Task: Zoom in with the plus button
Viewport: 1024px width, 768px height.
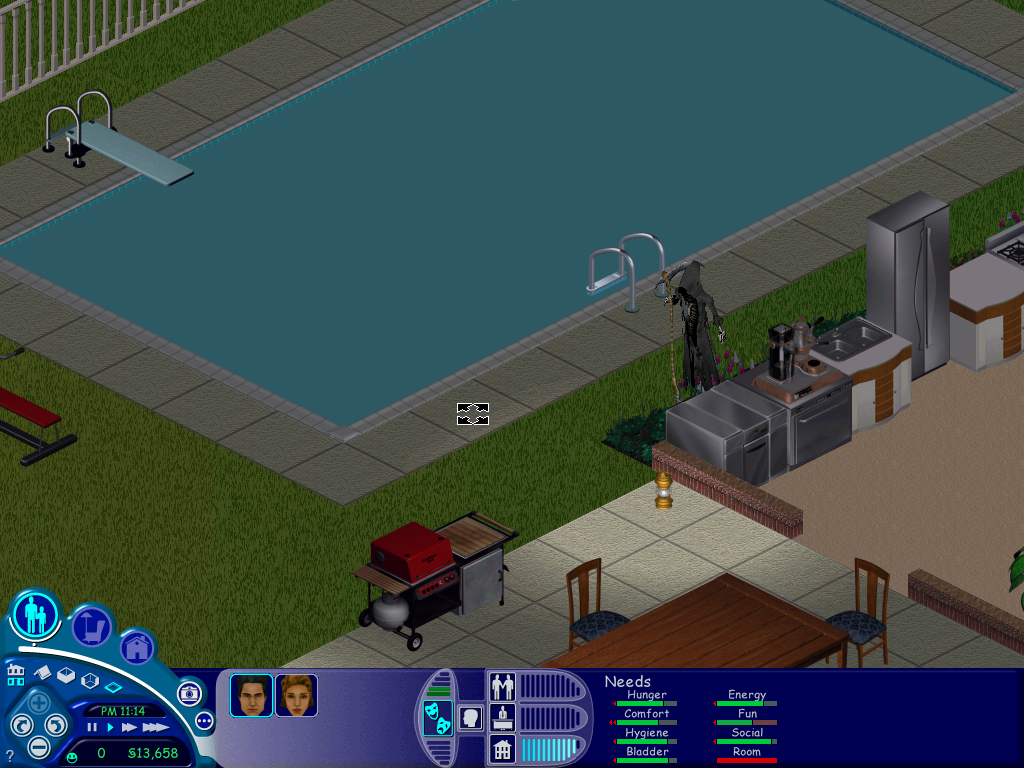Action: (38, 702)
